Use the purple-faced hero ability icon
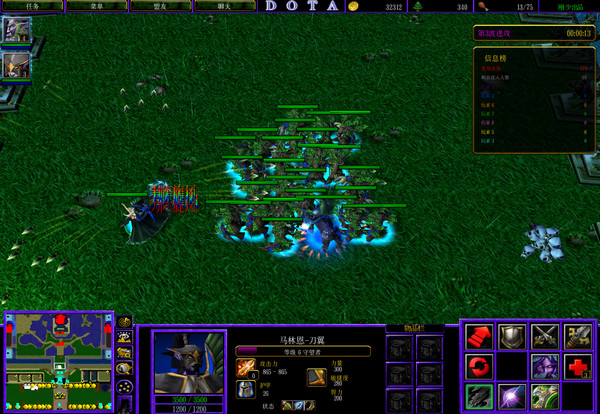 coord(545,366)
